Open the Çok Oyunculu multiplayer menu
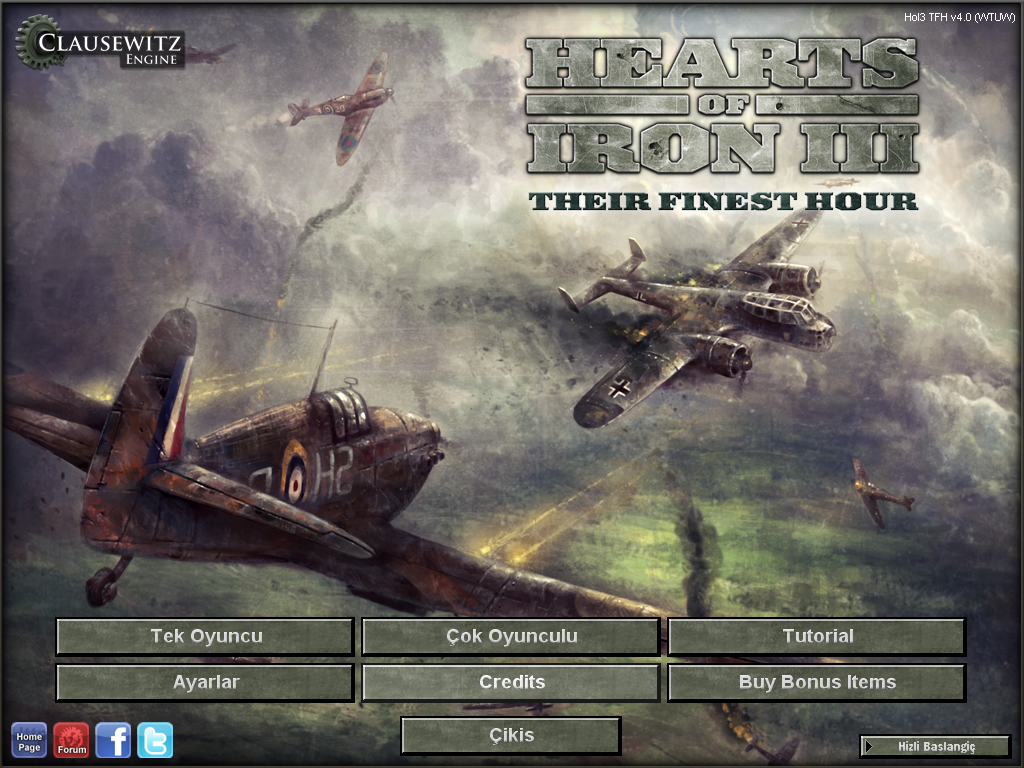The width and height of the screenshot is (1024, 768). 511,636
